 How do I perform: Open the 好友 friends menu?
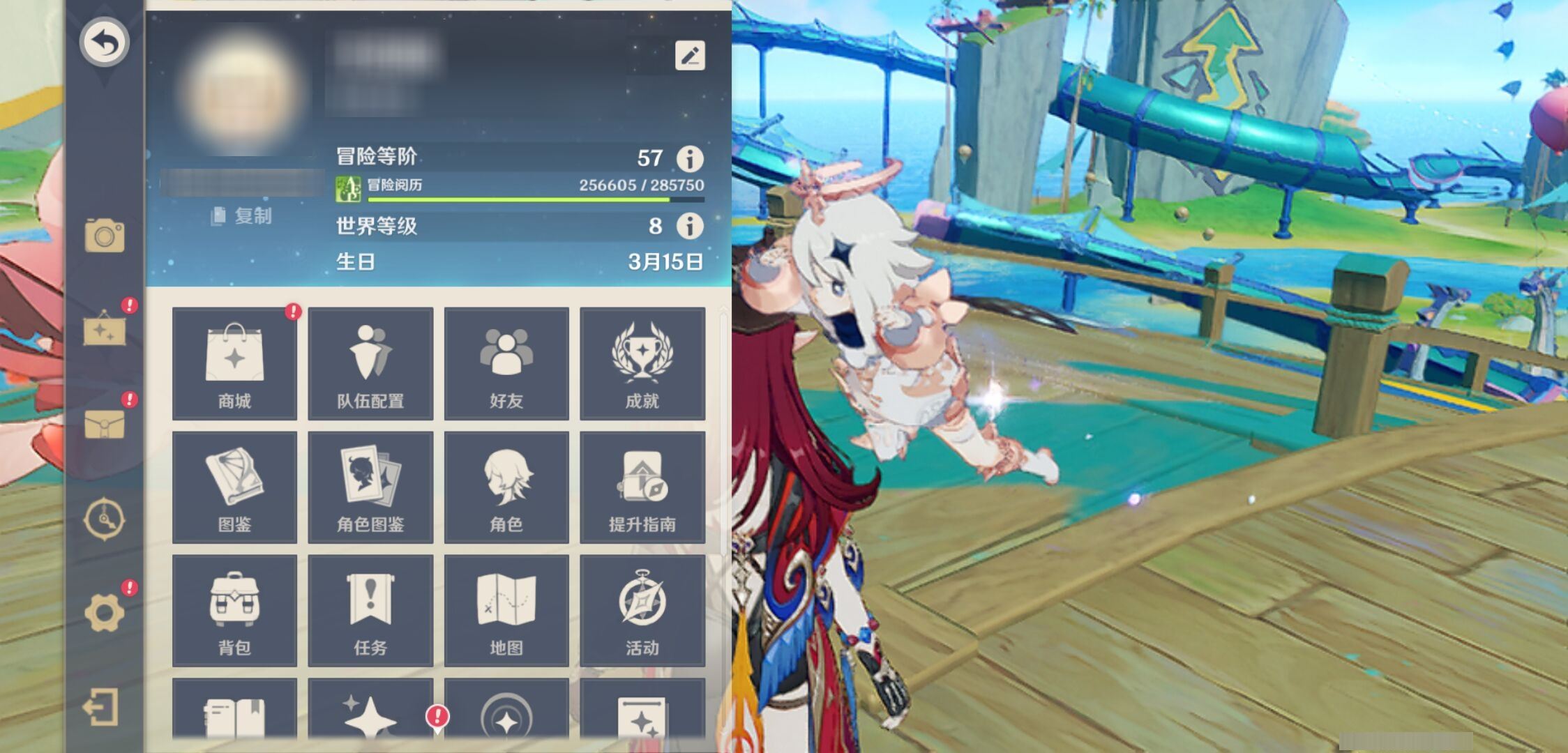506,363
